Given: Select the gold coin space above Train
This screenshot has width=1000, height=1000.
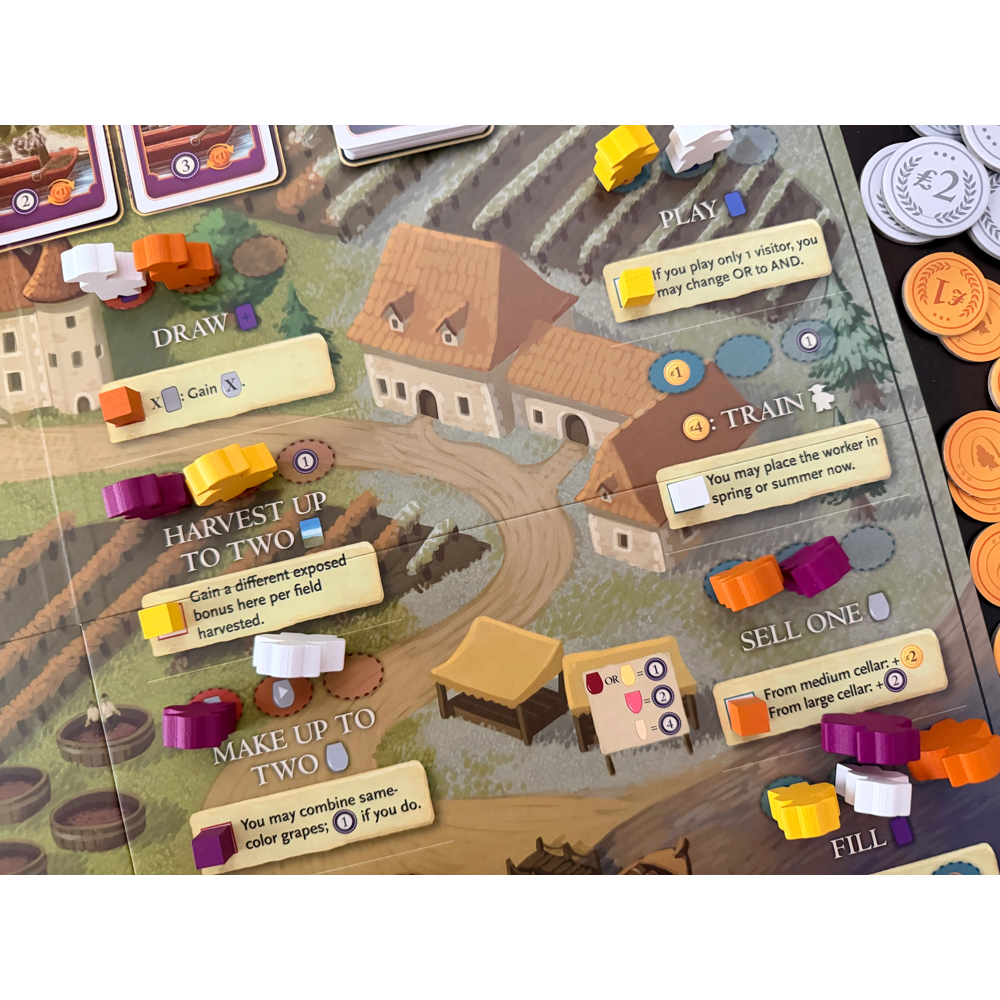Looking at the screenshot, I should [x=675, y=373].
